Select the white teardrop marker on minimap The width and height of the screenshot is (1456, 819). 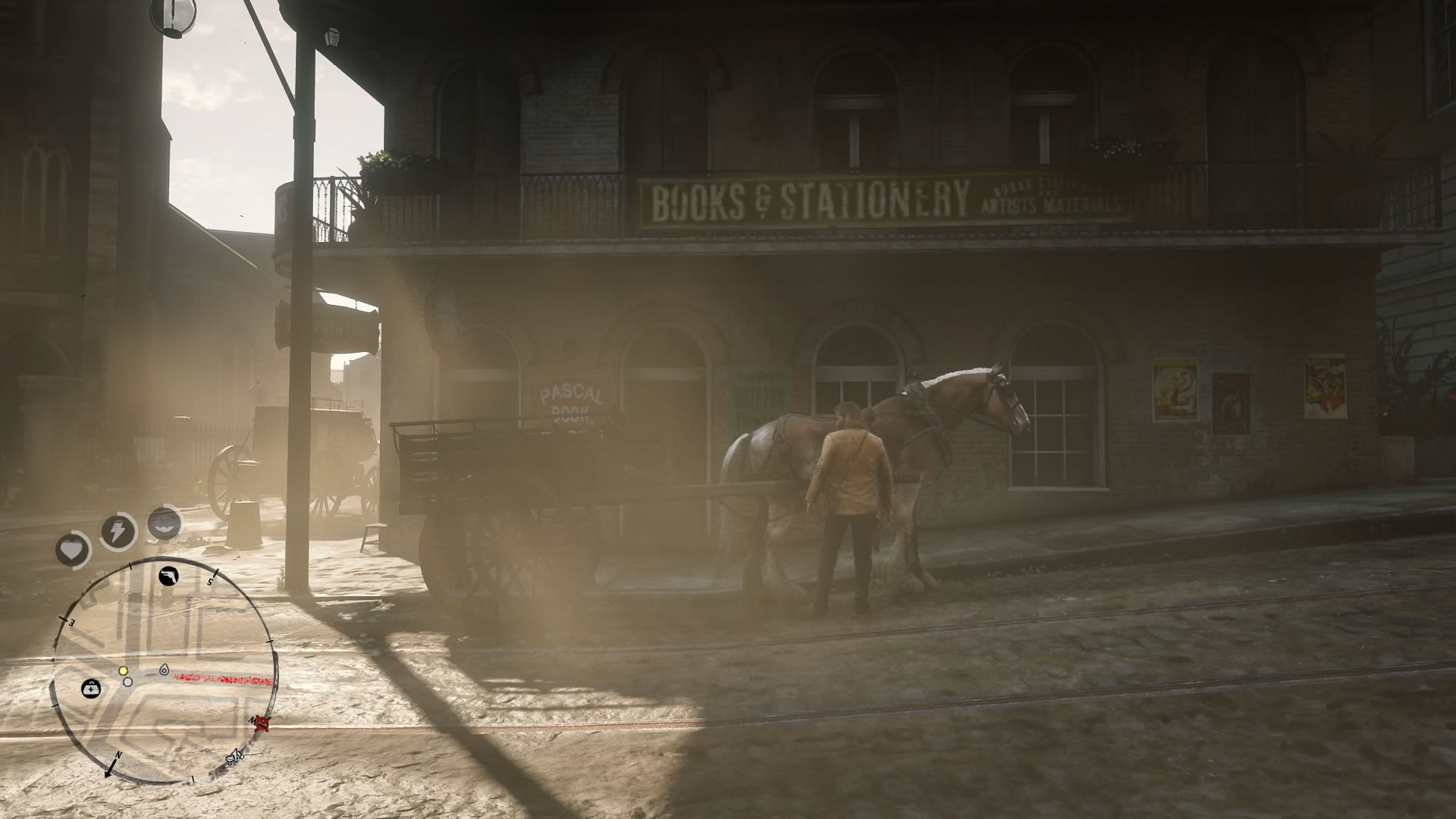(x=165, y=670)
